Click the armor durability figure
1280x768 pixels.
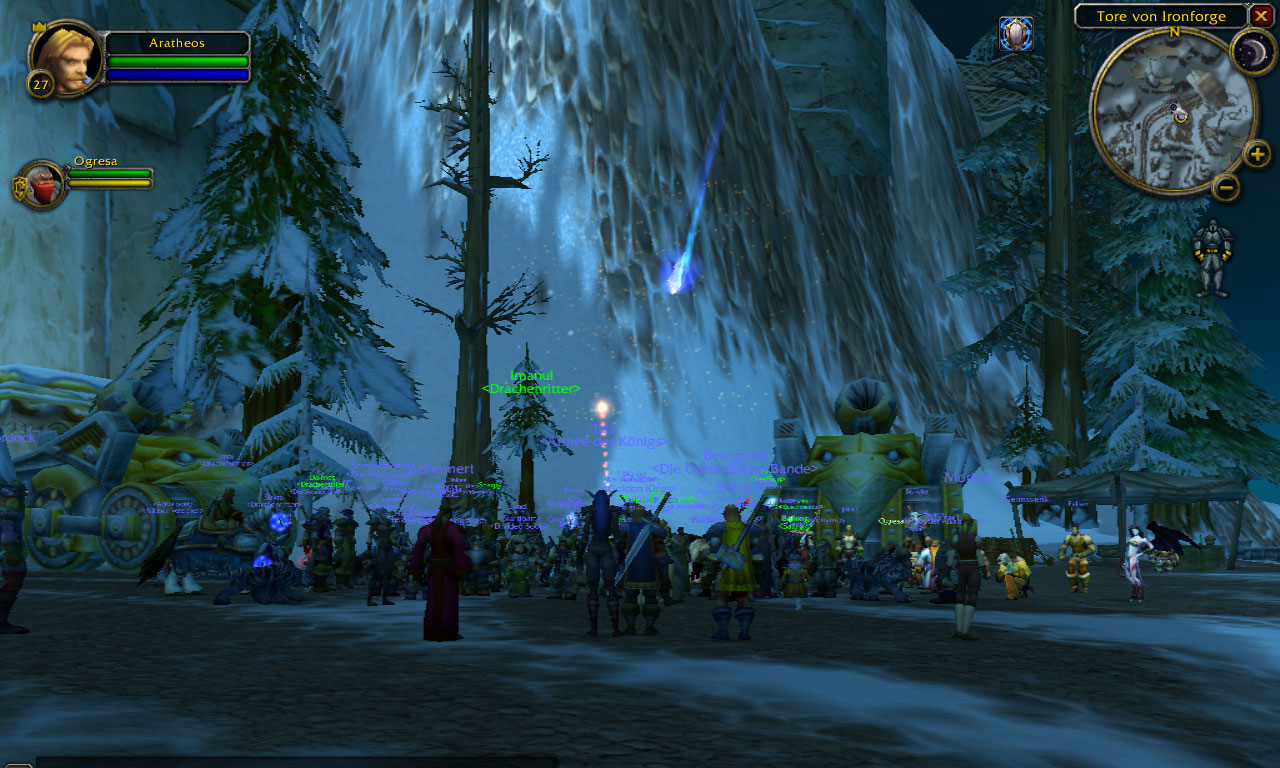pos(1213,257)
